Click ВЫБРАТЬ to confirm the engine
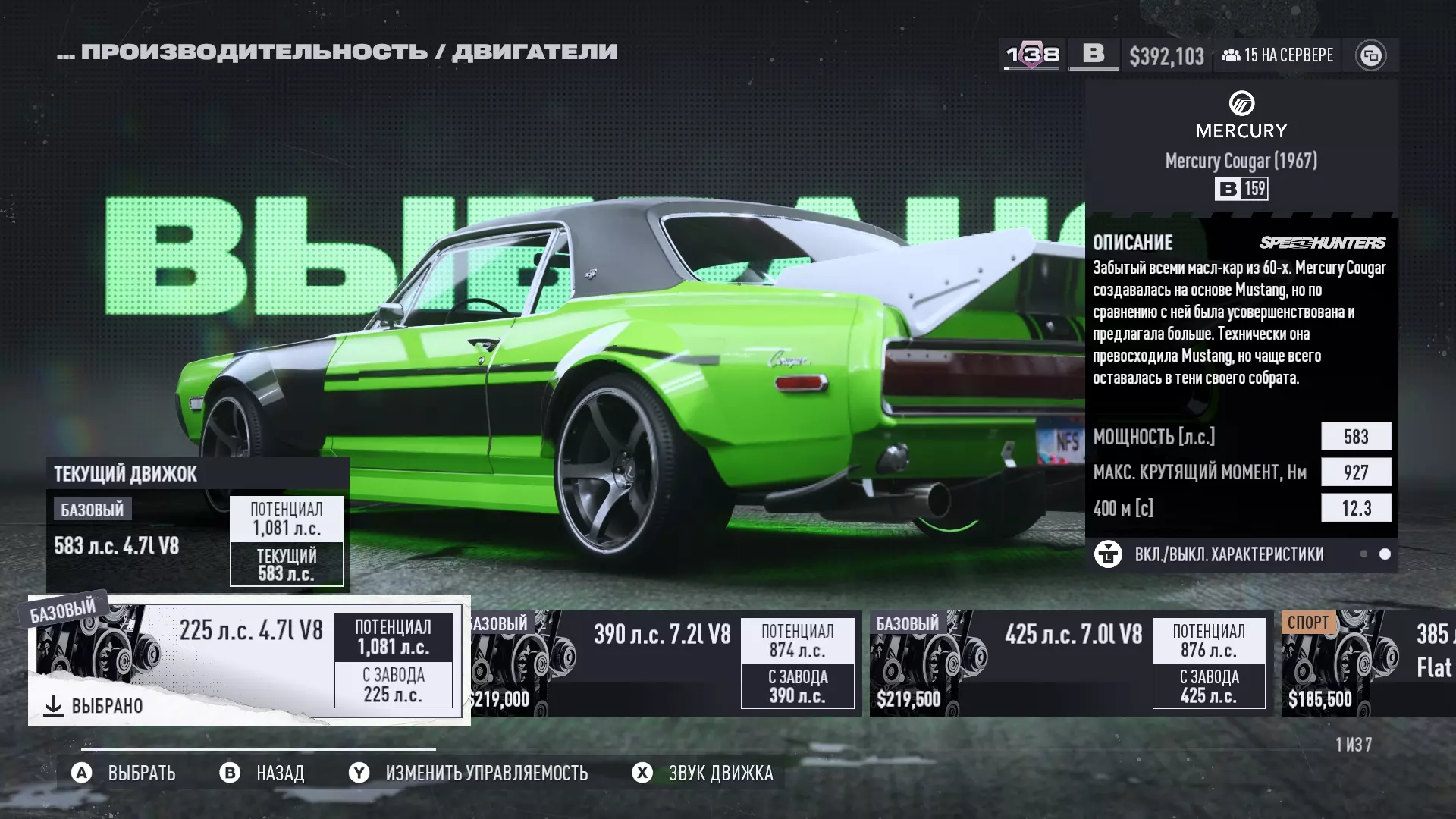This screenshot has height=819, width=1456. [x=124, y=773]
